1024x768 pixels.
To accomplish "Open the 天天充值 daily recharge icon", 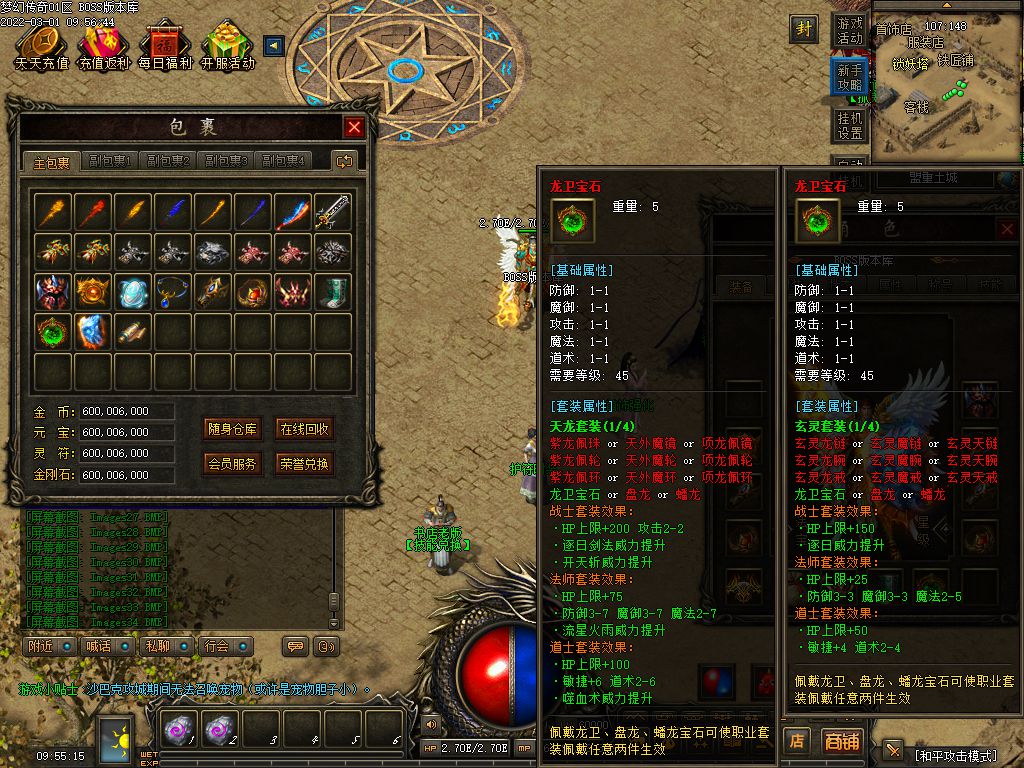I will tap(41, 47).
